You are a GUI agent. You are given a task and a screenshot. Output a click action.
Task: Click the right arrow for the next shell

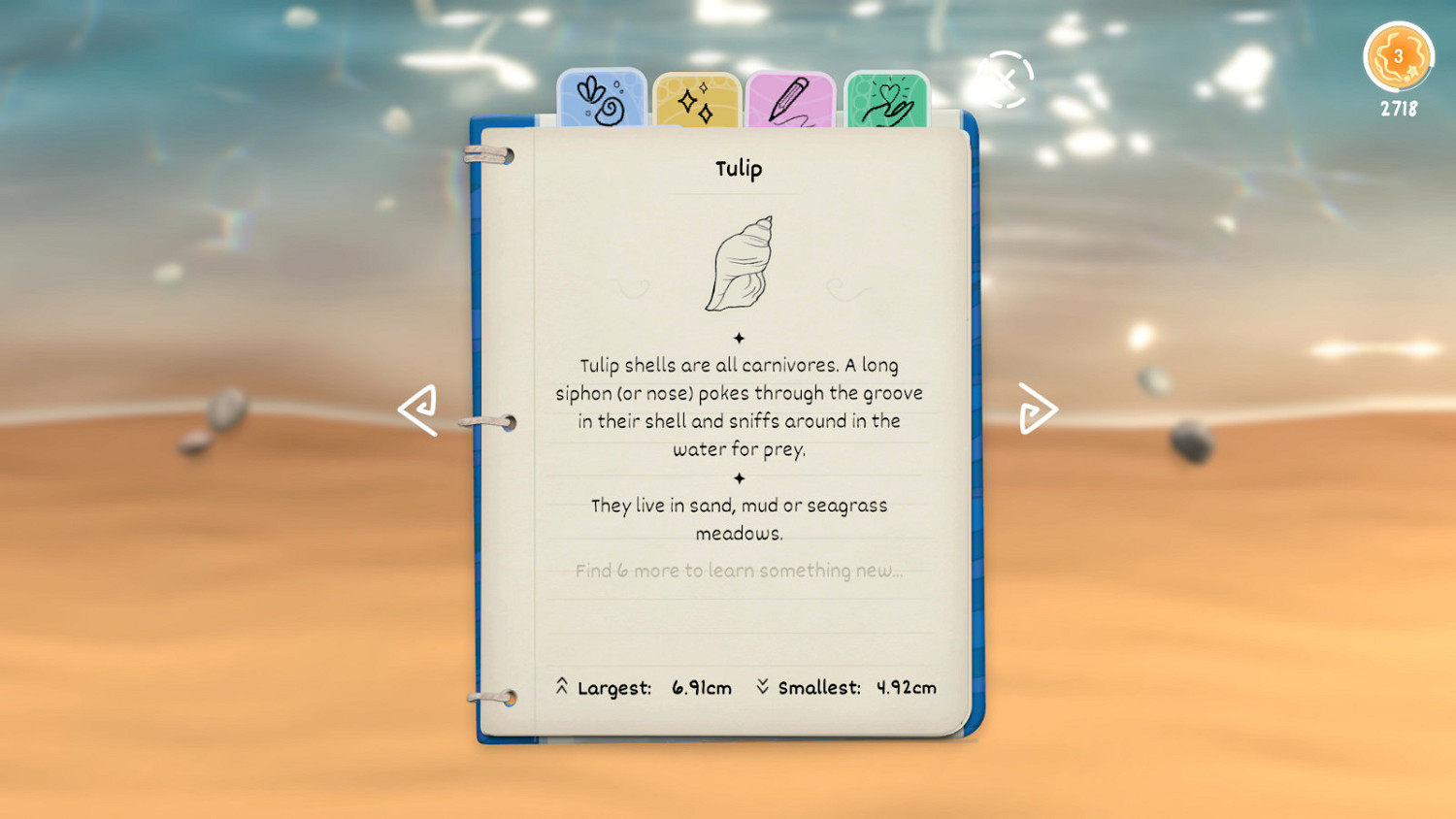(x=1038, y=408)
